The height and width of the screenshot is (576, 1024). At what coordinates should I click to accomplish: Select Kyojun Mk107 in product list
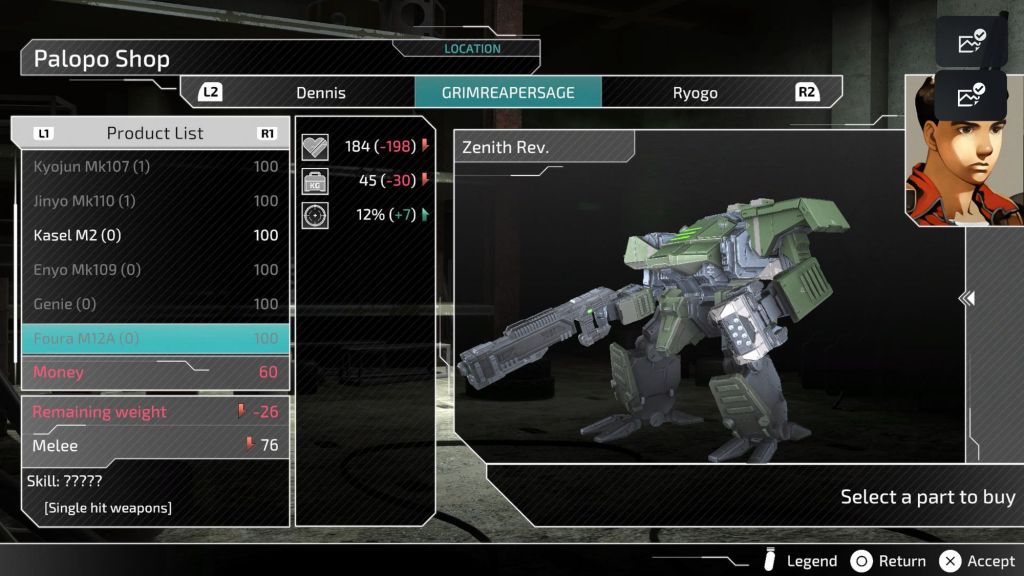pyautogui.click(x=155, y=166)
